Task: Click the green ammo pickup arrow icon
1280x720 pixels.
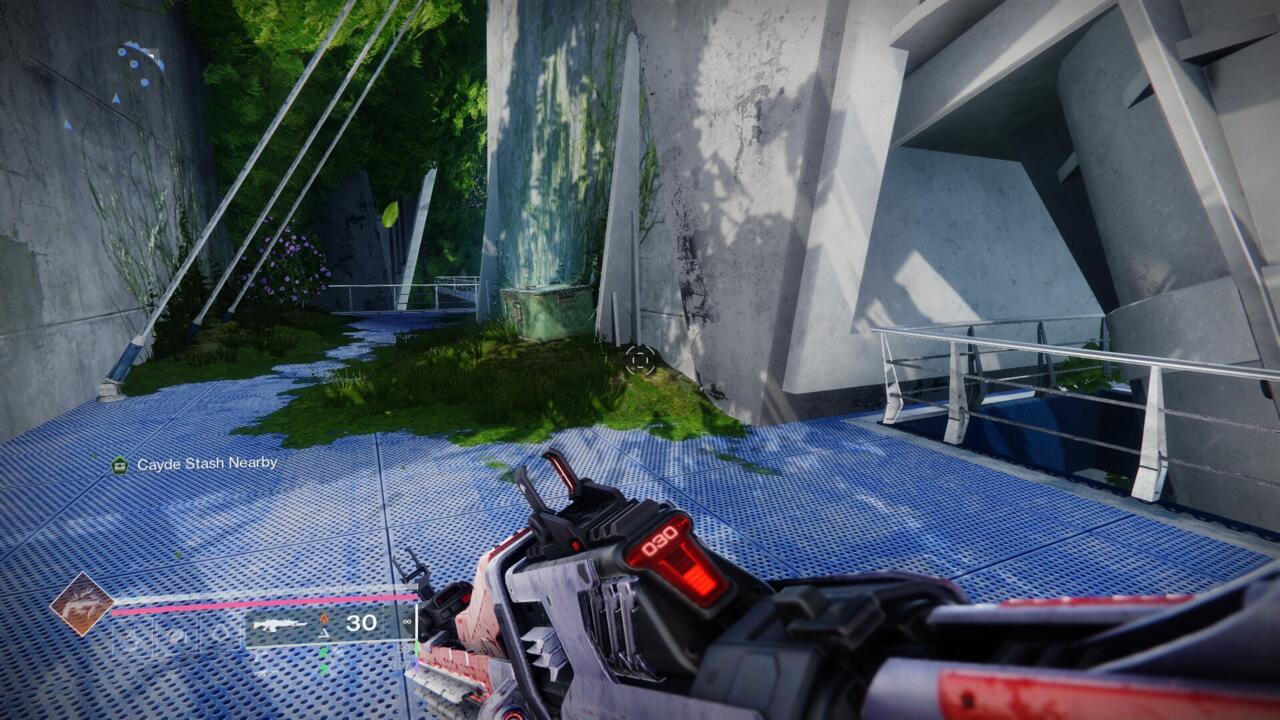Action: click(x=323, y=653)
